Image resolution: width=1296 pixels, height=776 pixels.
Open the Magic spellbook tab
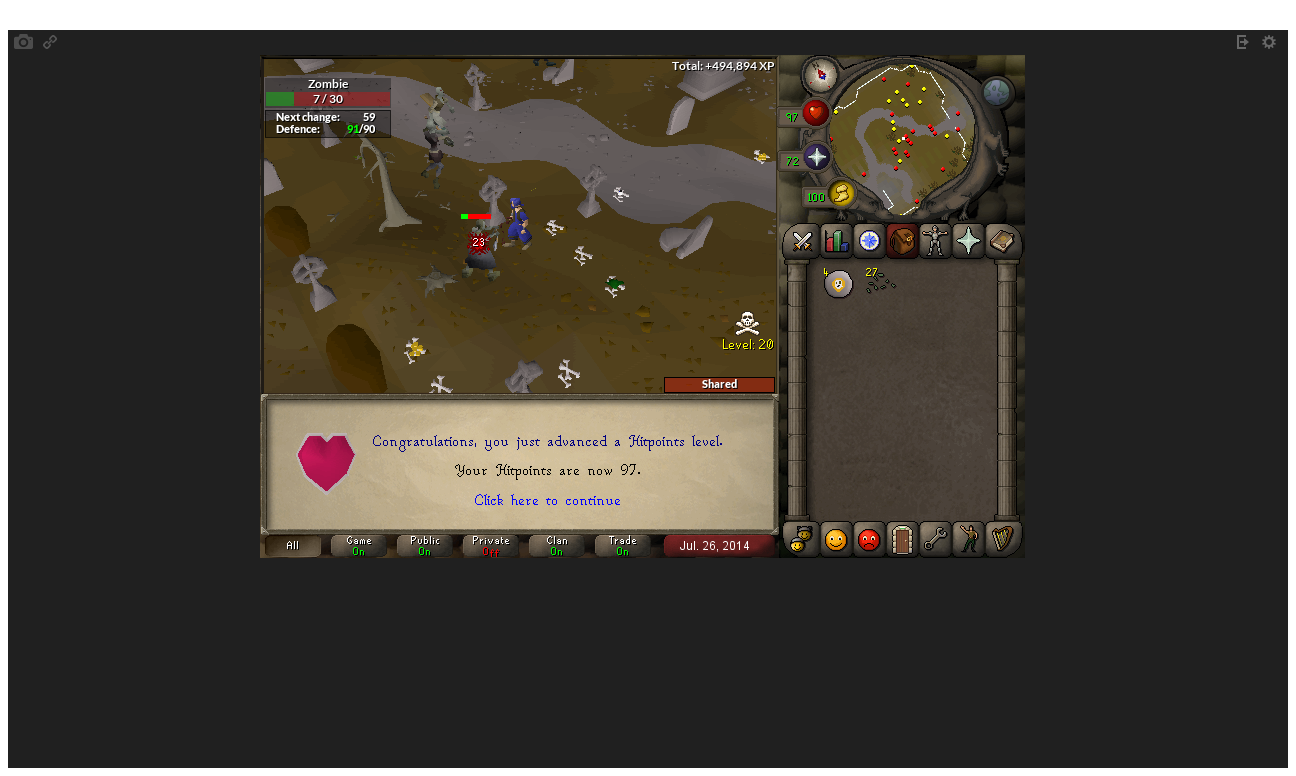point(1002,241)
